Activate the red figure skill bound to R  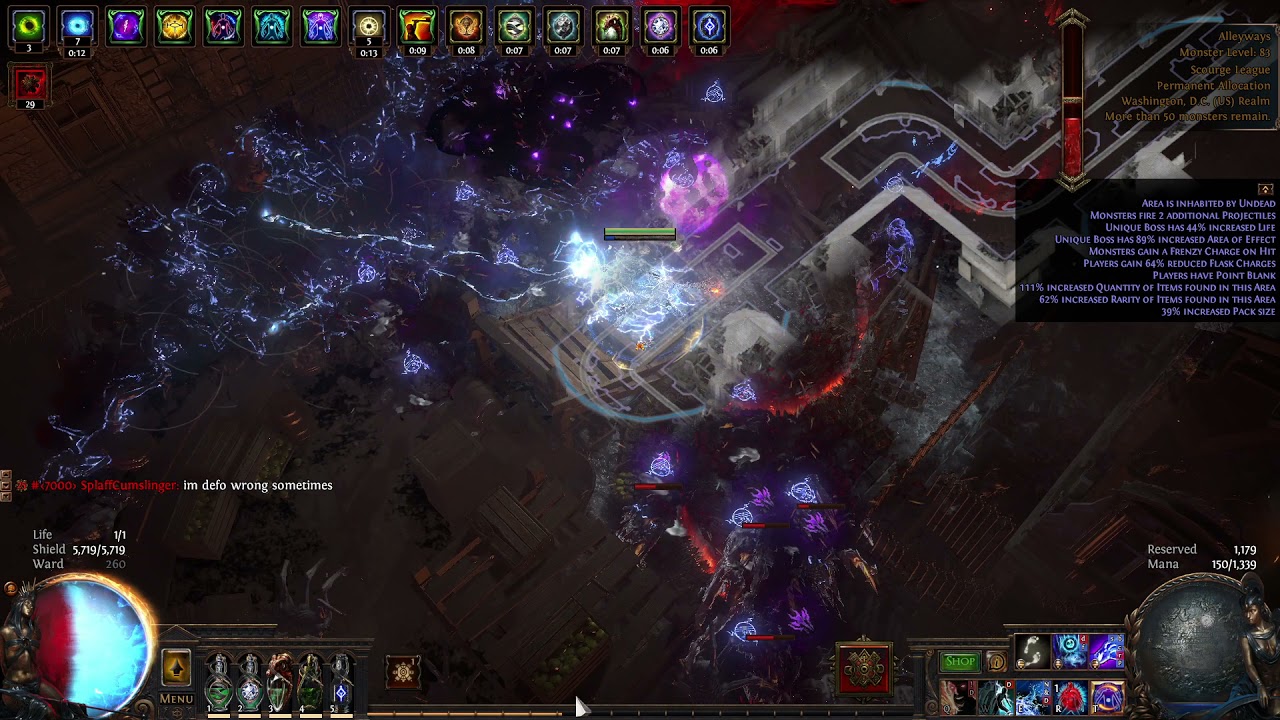tap(1070, 697)
